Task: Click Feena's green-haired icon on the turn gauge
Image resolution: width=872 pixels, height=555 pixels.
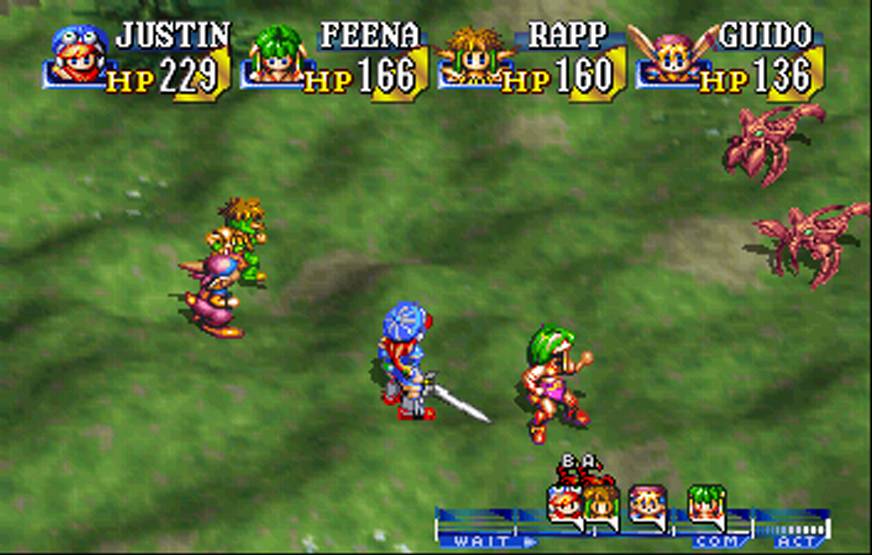Action: pos(706,503)
